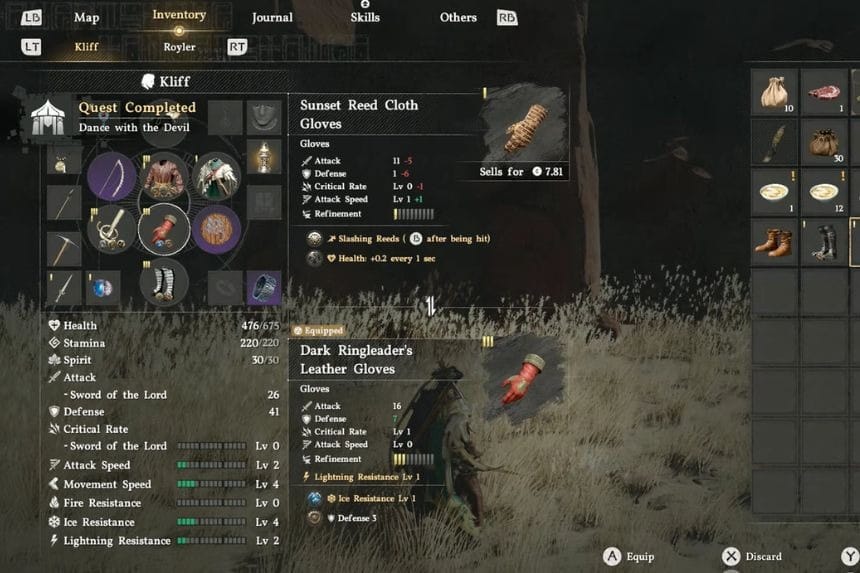The height and width of the screenshot is (573, 860).
Task: Choose the brown pouch with 30 count
Action: pos(824,142)
